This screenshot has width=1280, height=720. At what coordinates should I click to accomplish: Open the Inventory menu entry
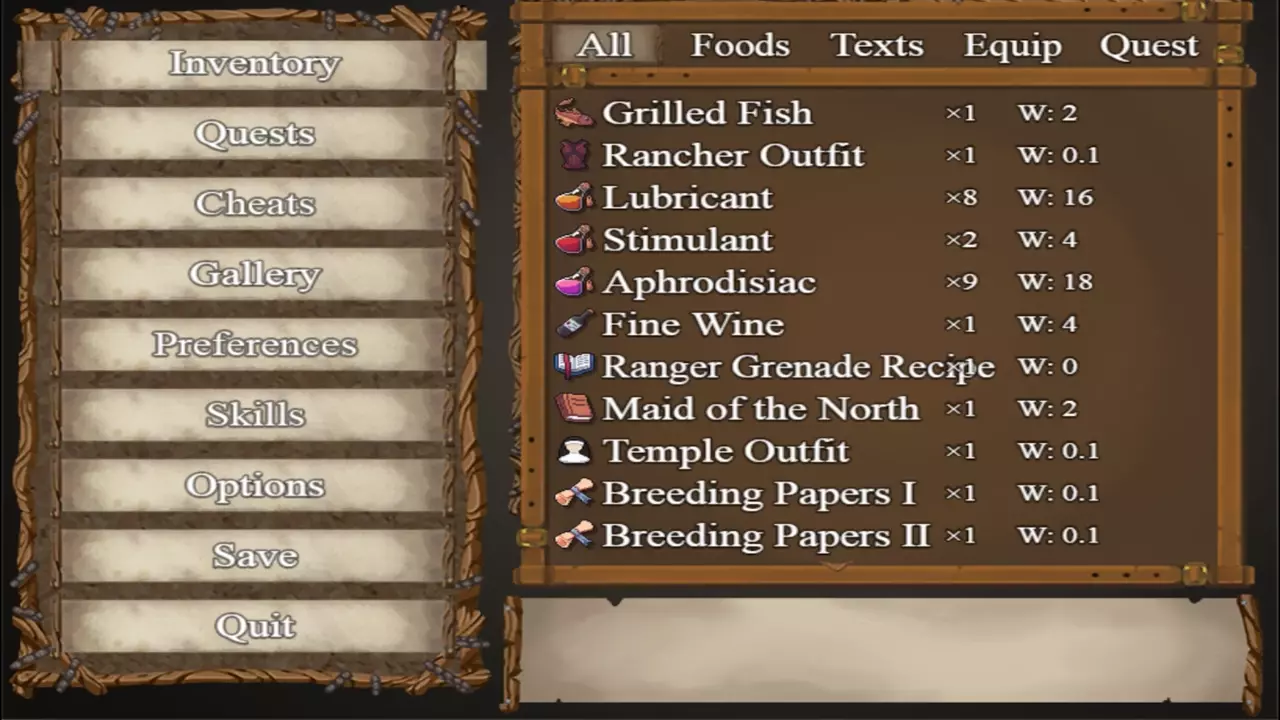[x=254, y=64]
